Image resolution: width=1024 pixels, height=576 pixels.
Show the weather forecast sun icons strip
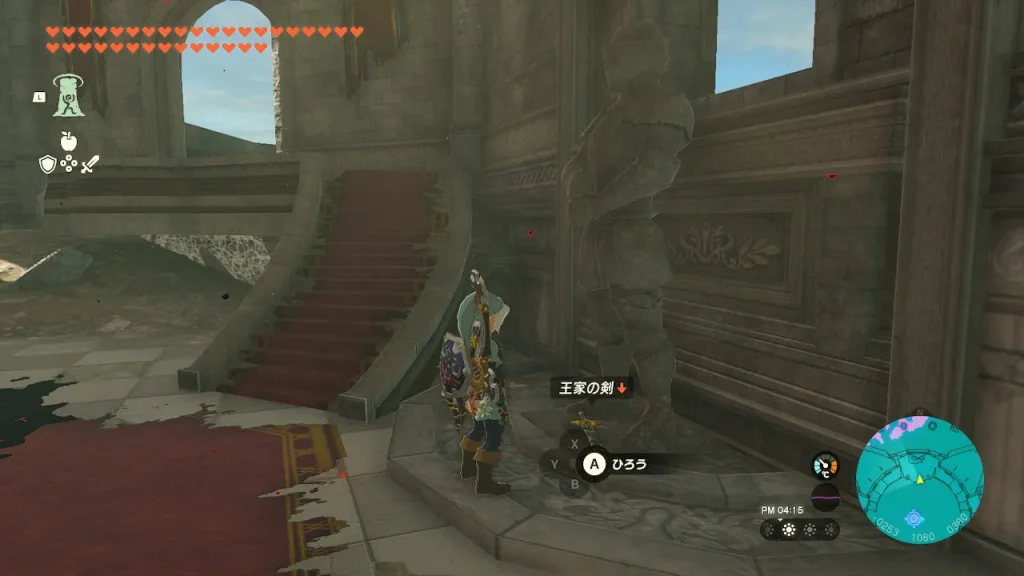coord(799,530)
